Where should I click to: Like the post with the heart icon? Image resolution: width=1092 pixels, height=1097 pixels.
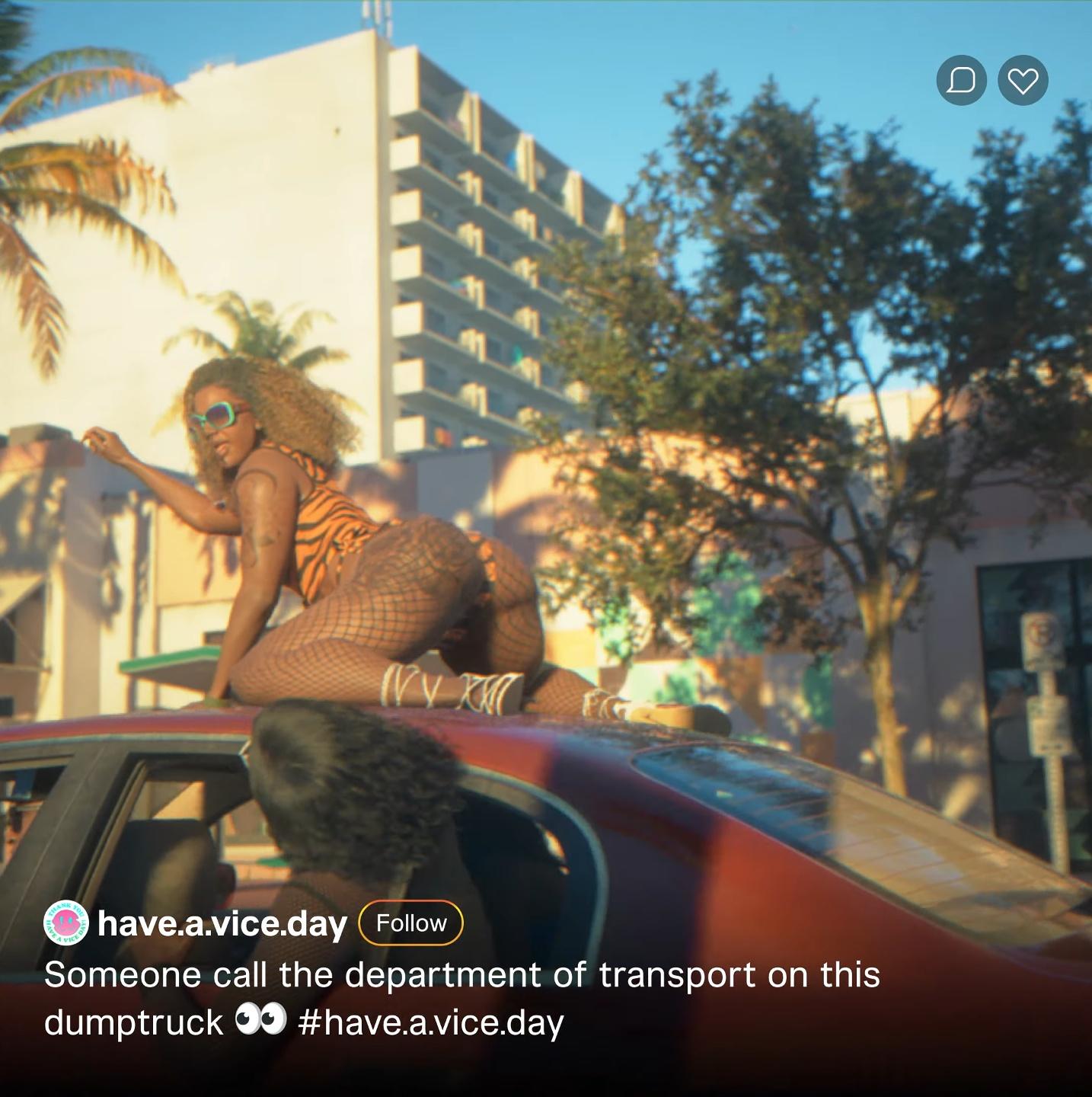click(1023, 80)
